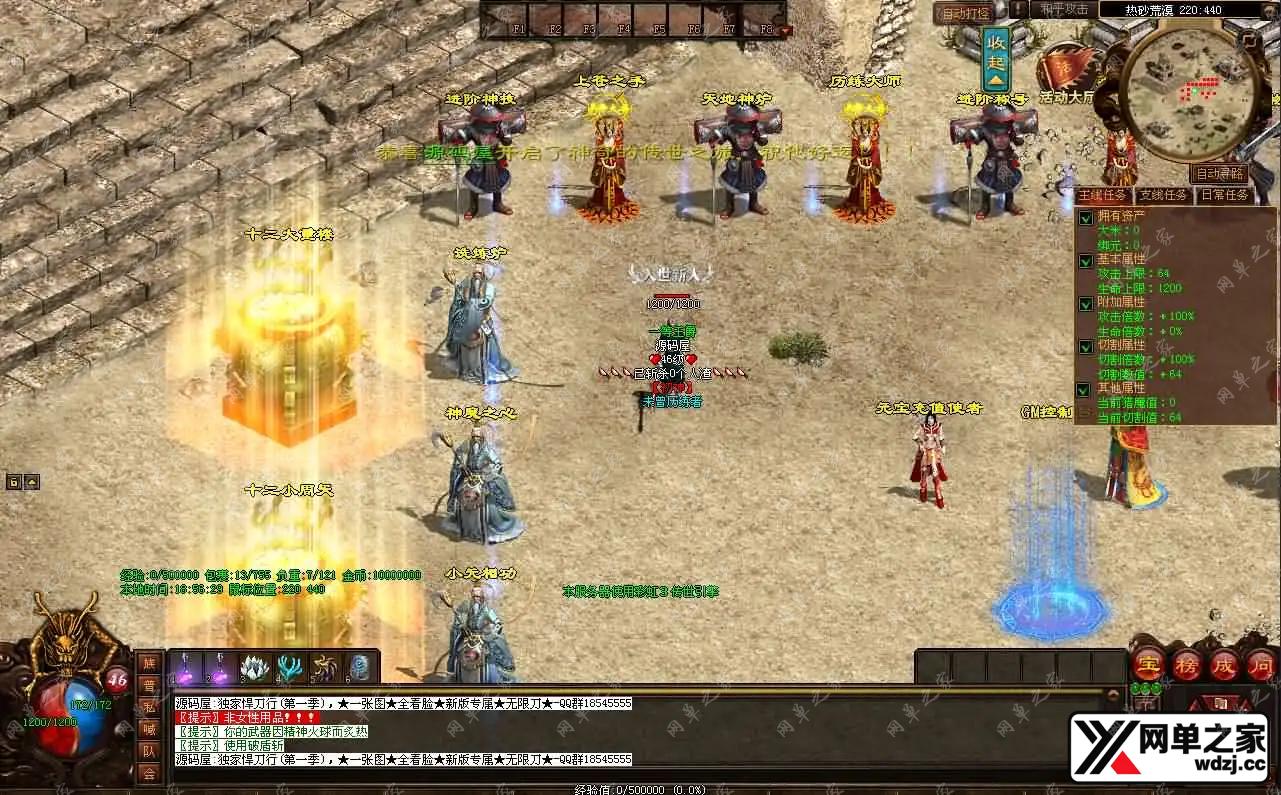Toggle the 自动打怪 auto-fight button
This screenshot has width=1281, height=795.
[962, 13]
